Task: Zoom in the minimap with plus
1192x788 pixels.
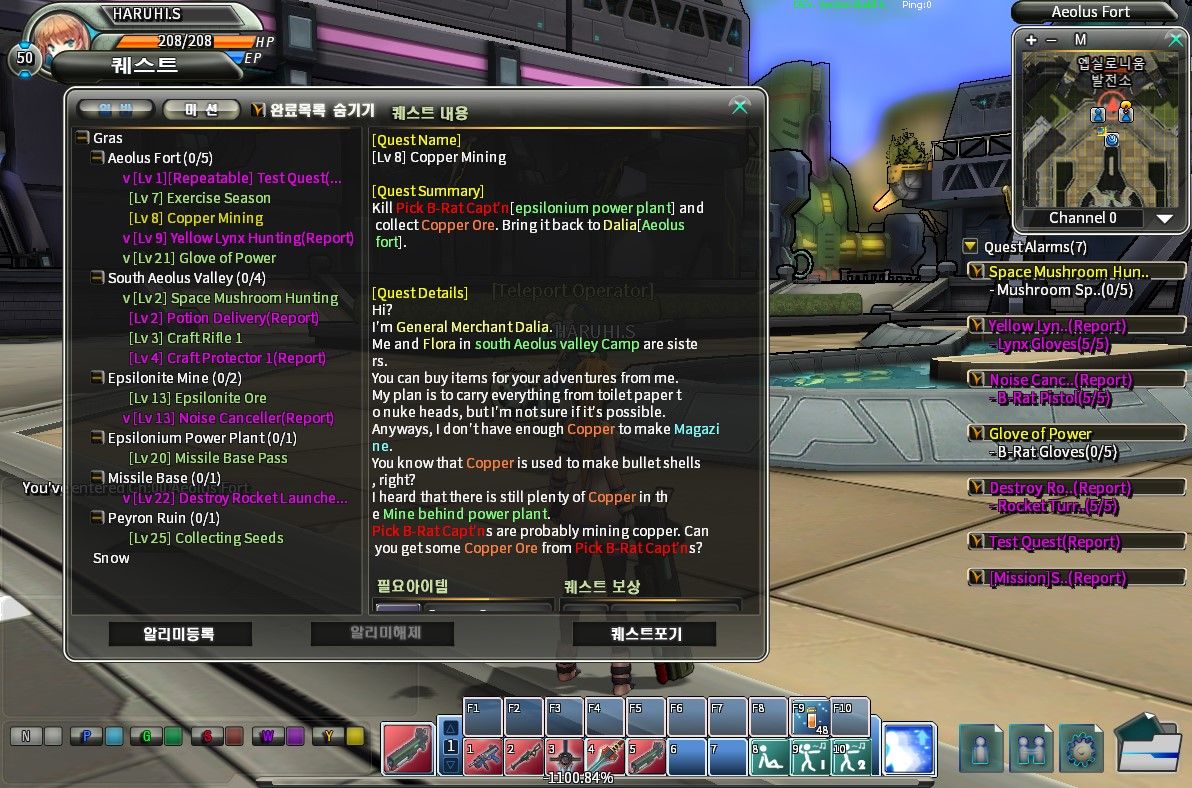Action: [x=1031, y=40]
